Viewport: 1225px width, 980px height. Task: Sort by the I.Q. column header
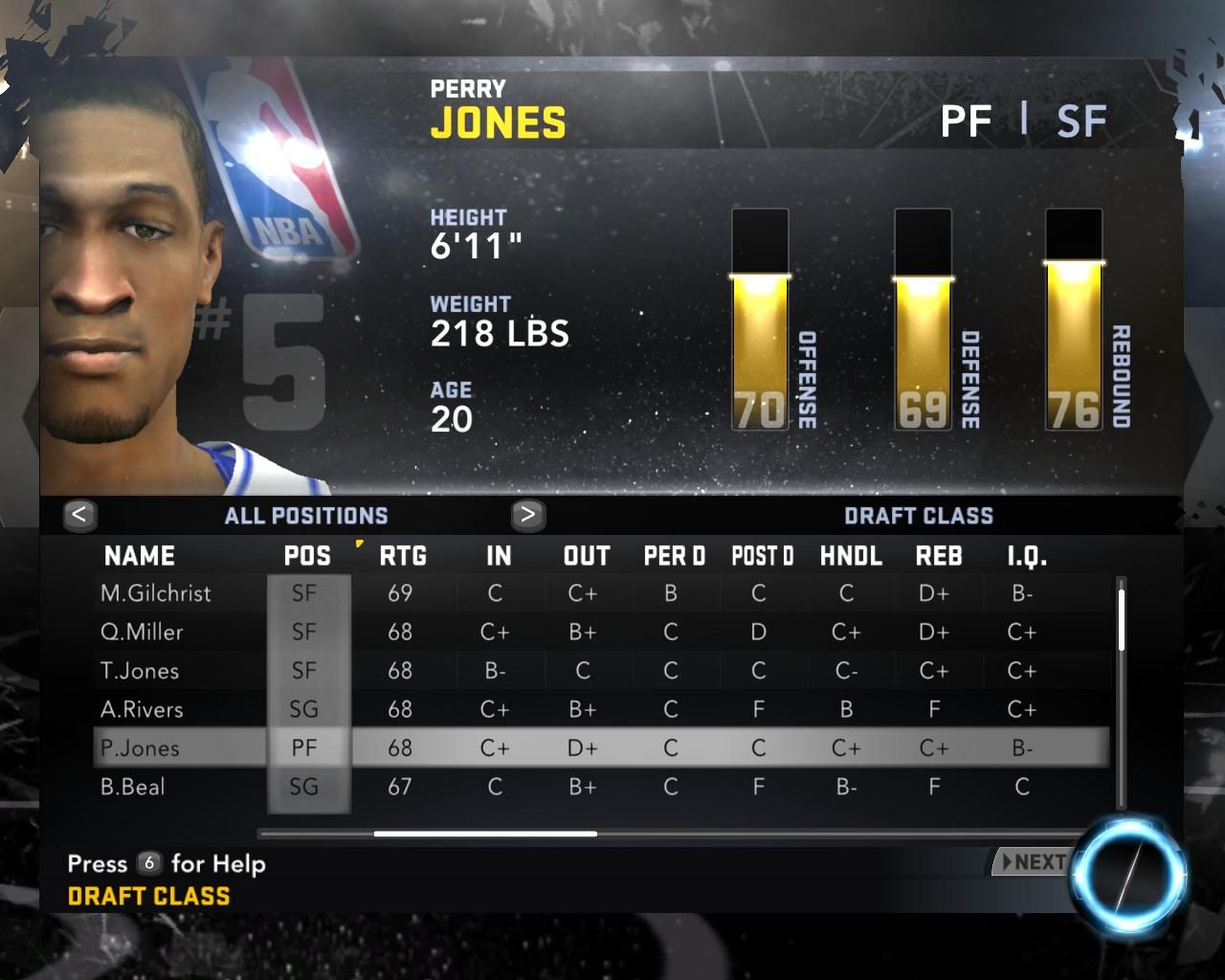(1027, 556)
